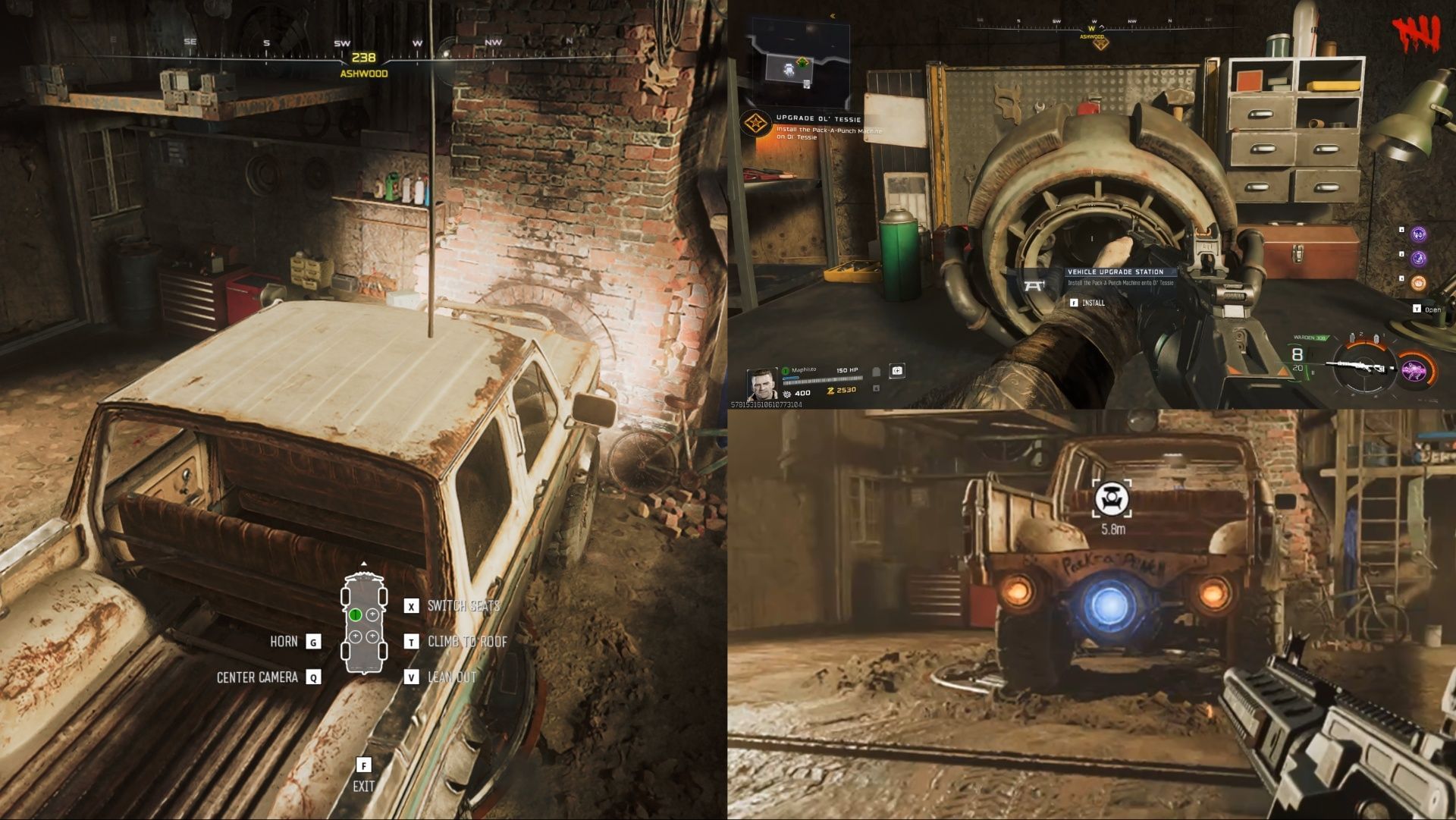Click the purple field upgrade dial icon

[x=1414, y=369]
